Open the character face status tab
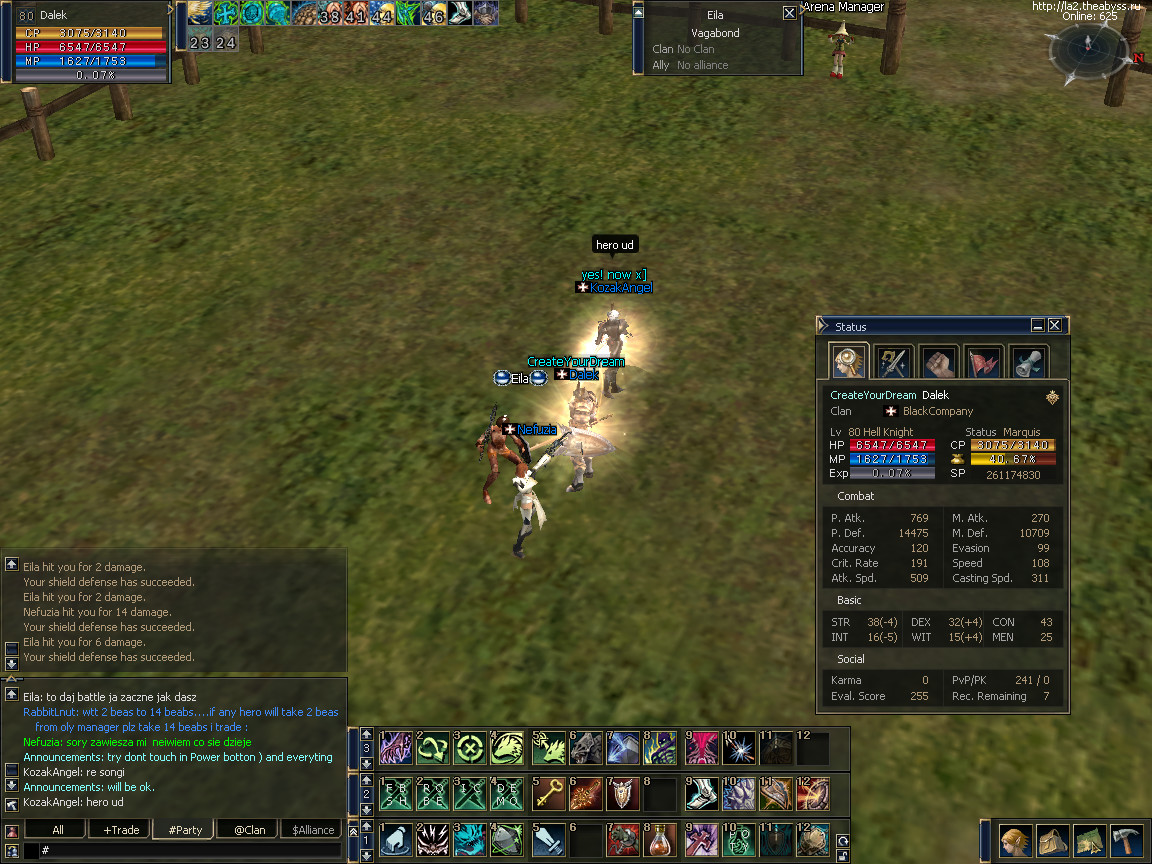The image size is (1152, 864). click(x=848, y=361)
